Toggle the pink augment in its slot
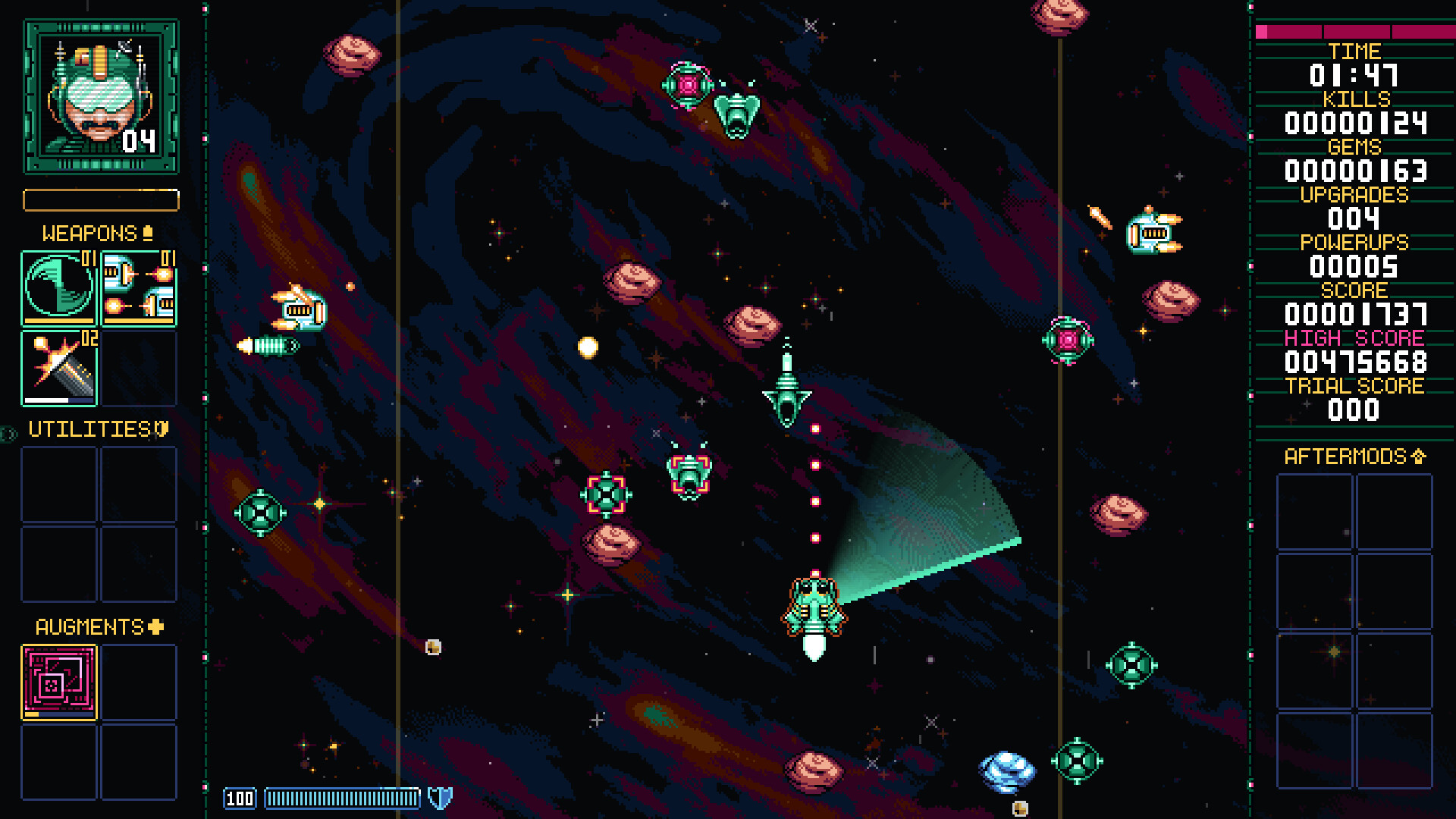The height and width of the screenshot is (819, 1456). pos(58,681)
